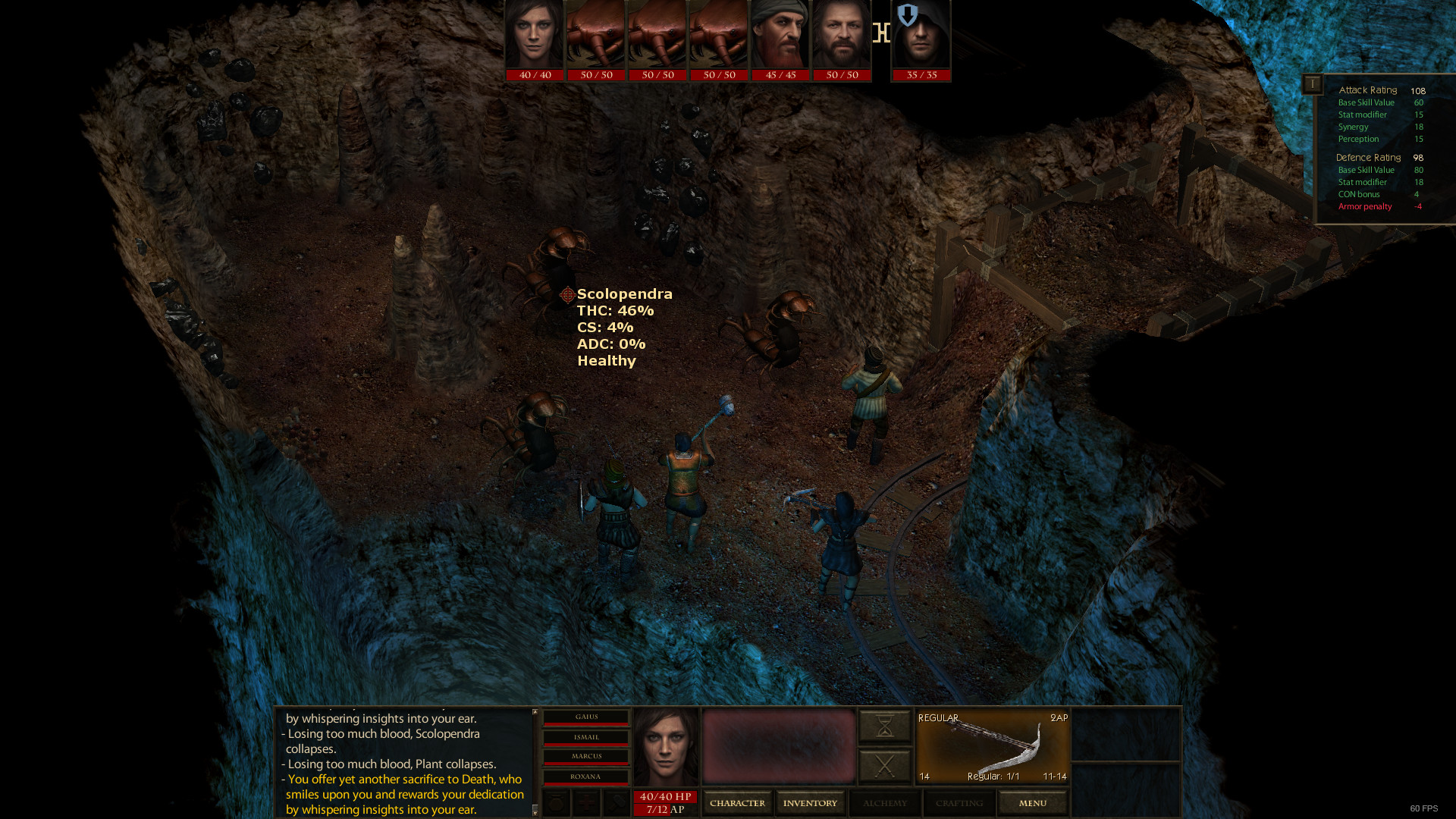The image size is (1456, 819).
Task: Collapse the combat log panel
Action: [535, 713]
